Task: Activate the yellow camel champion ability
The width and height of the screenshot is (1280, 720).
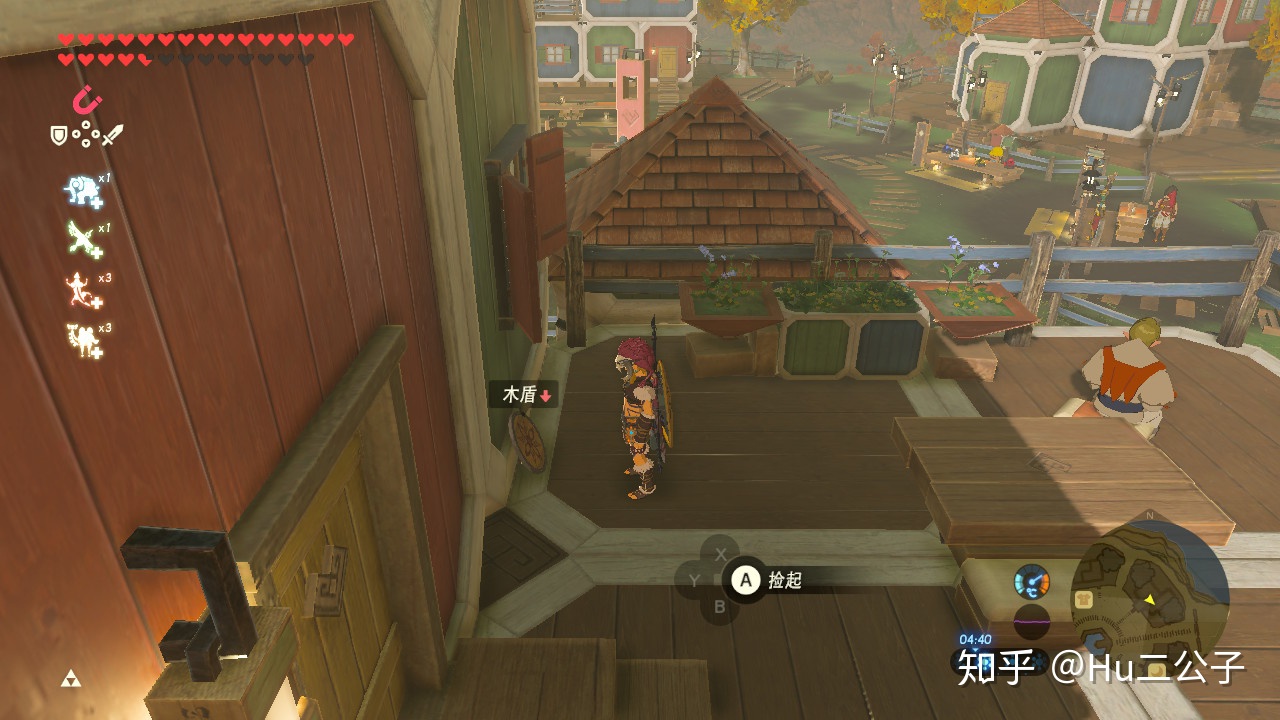Action: coord(82,339)
